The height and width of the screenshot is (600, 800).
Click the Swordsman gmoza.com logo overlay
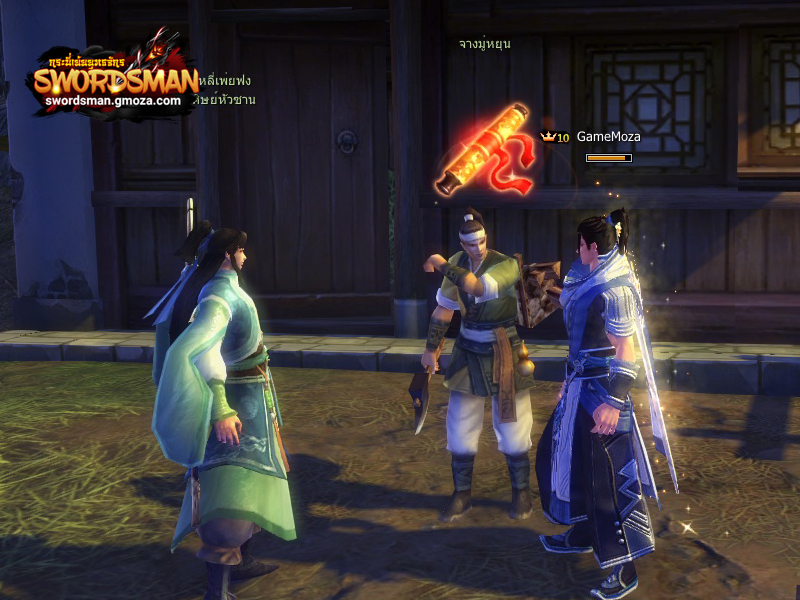pos(113,80)
